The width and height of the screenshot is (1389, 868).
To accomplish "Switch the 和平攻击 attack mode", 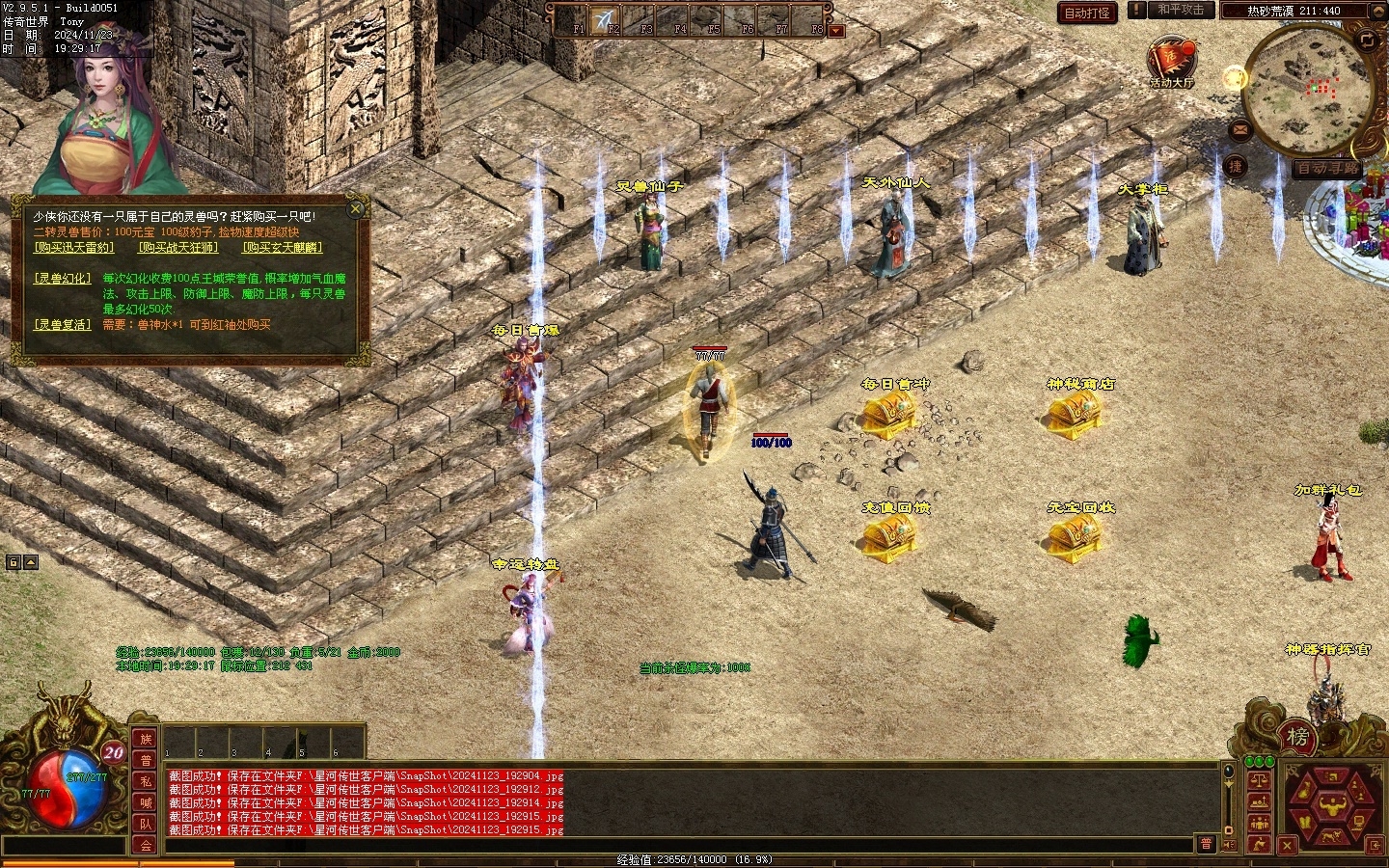I will [x=1181, y=11].
